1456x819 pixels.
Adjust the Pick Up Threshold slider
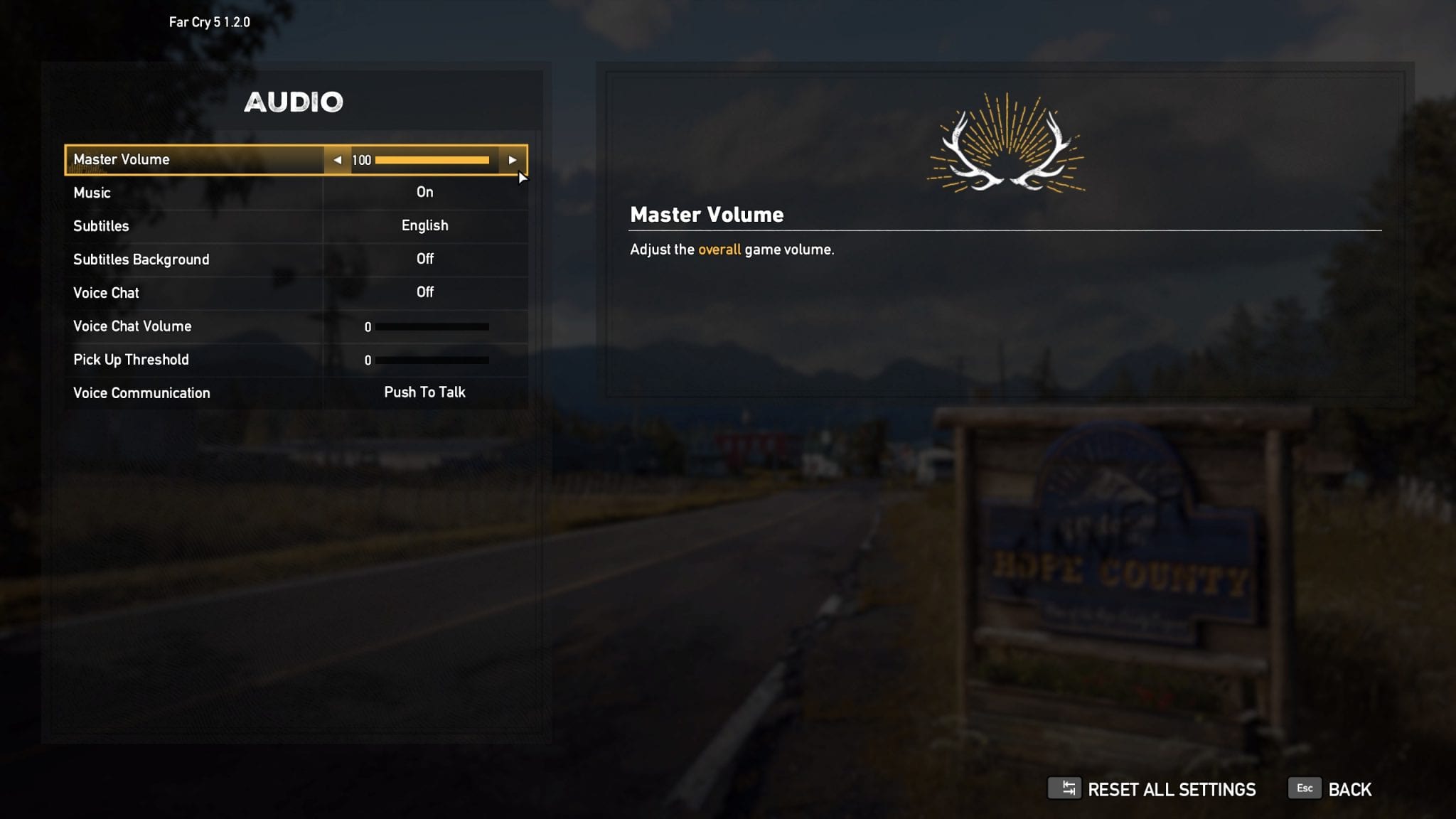432,360
